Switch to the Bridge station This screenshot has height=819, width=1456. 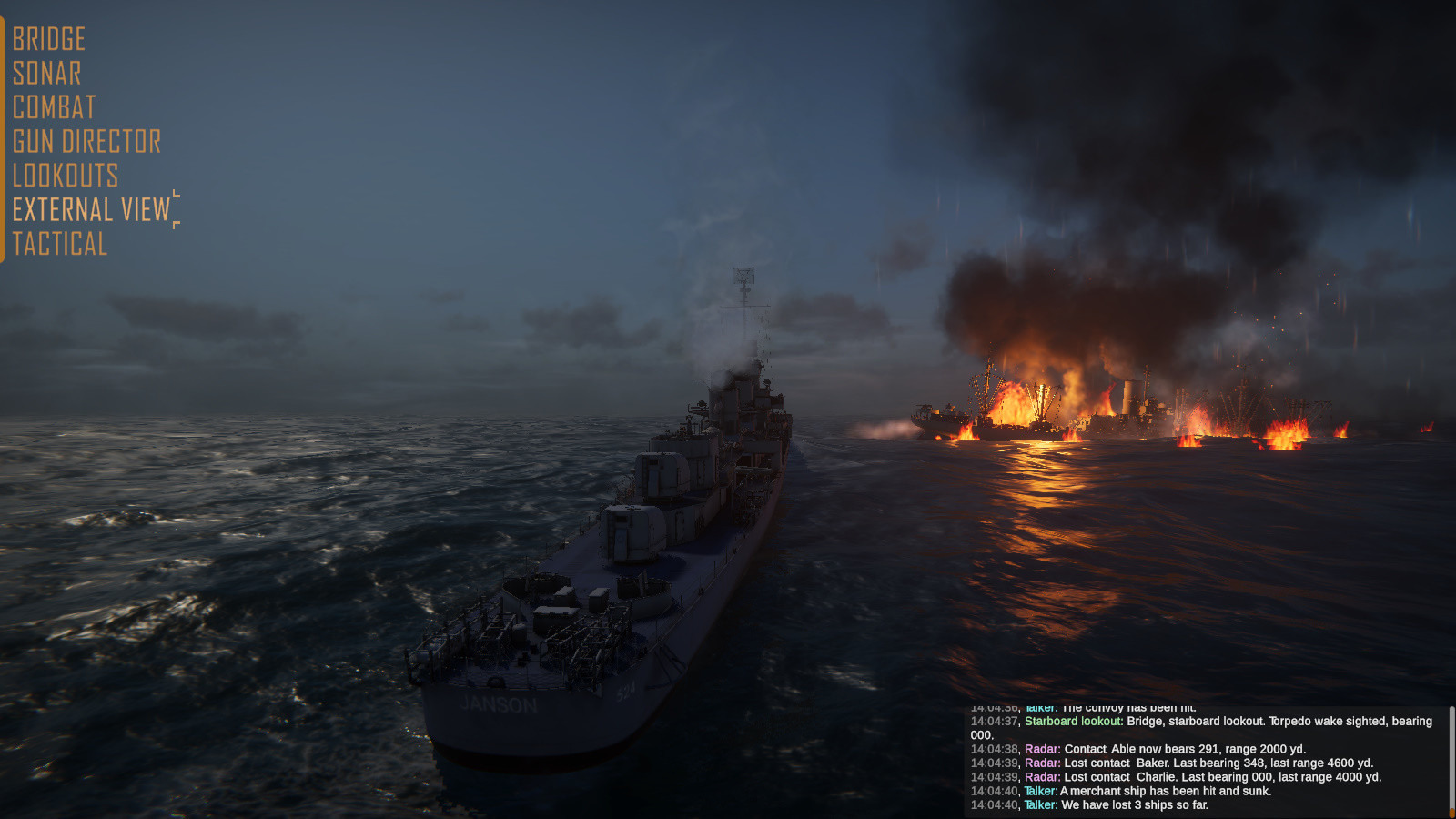(47, 38)
